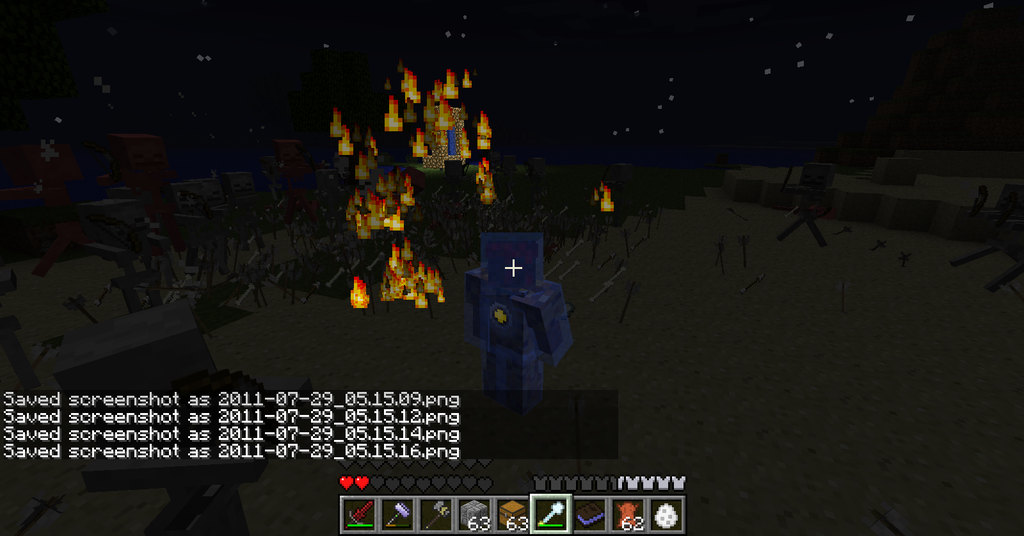Select the white egg hotbar slot

click(664, 514)
